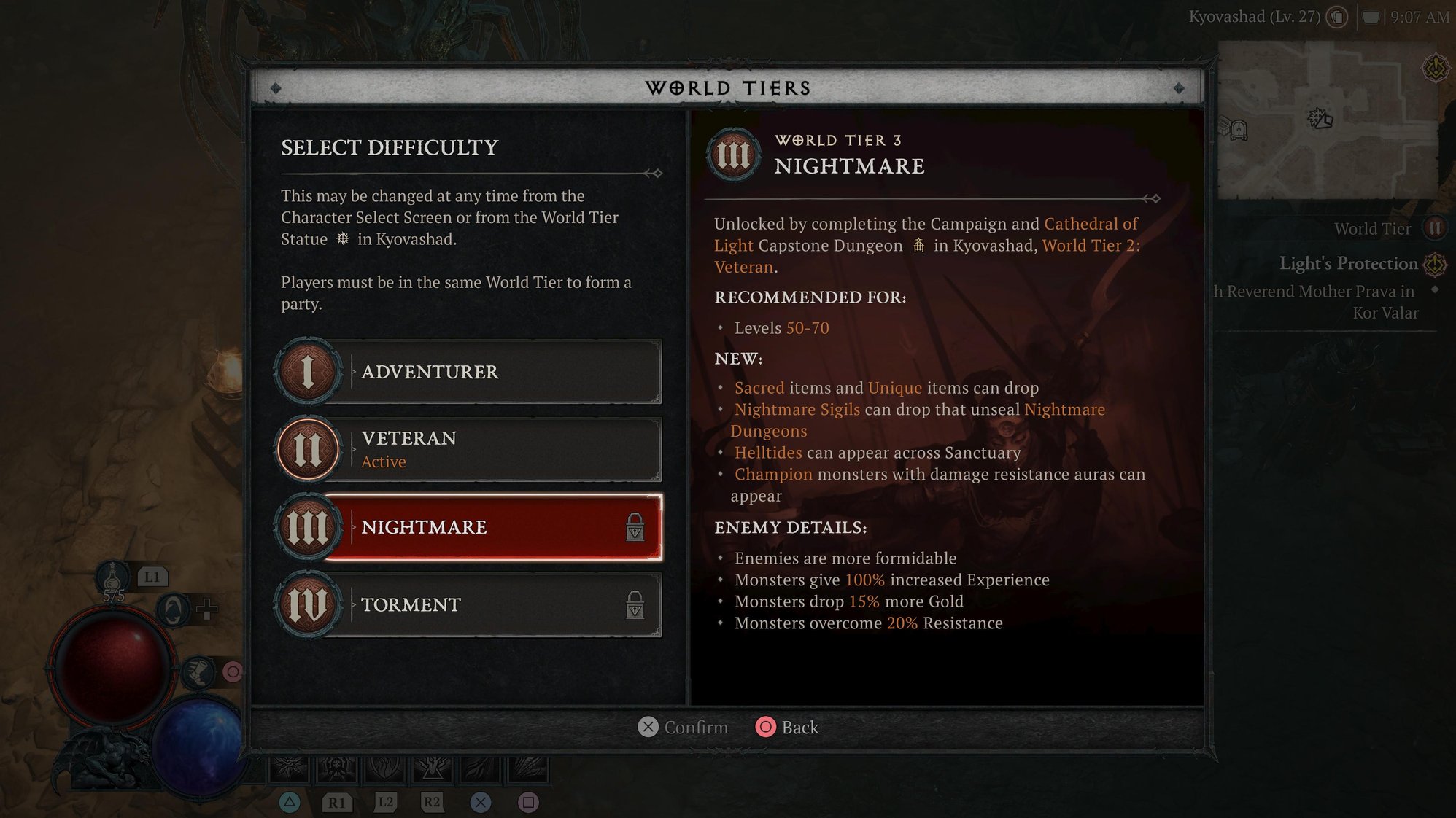Open the Cathedral of Light link text

pyautogui.click(x=1090, y=224)
